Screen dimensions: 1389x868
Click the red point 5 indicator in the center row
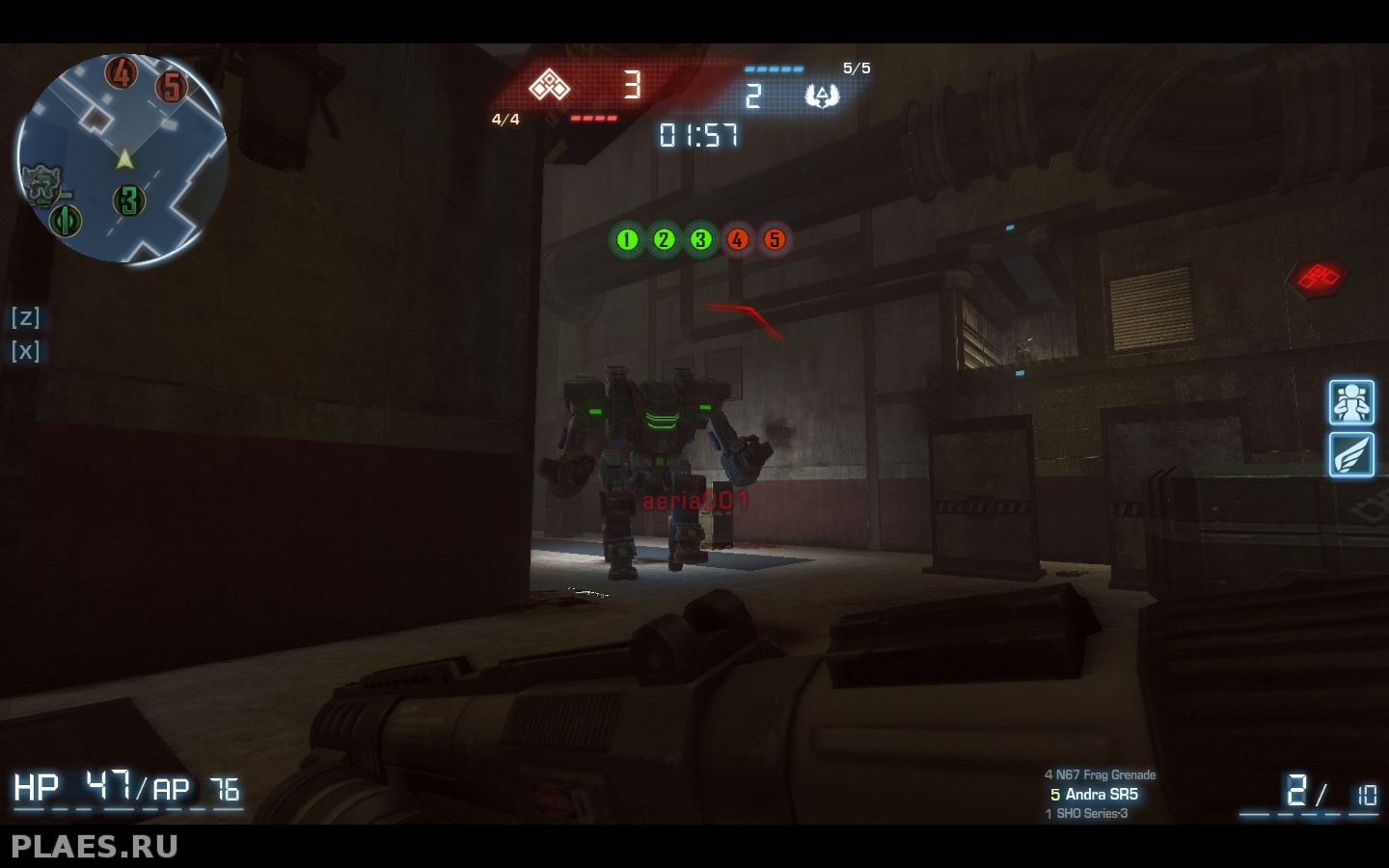click(x=775, y=239)
